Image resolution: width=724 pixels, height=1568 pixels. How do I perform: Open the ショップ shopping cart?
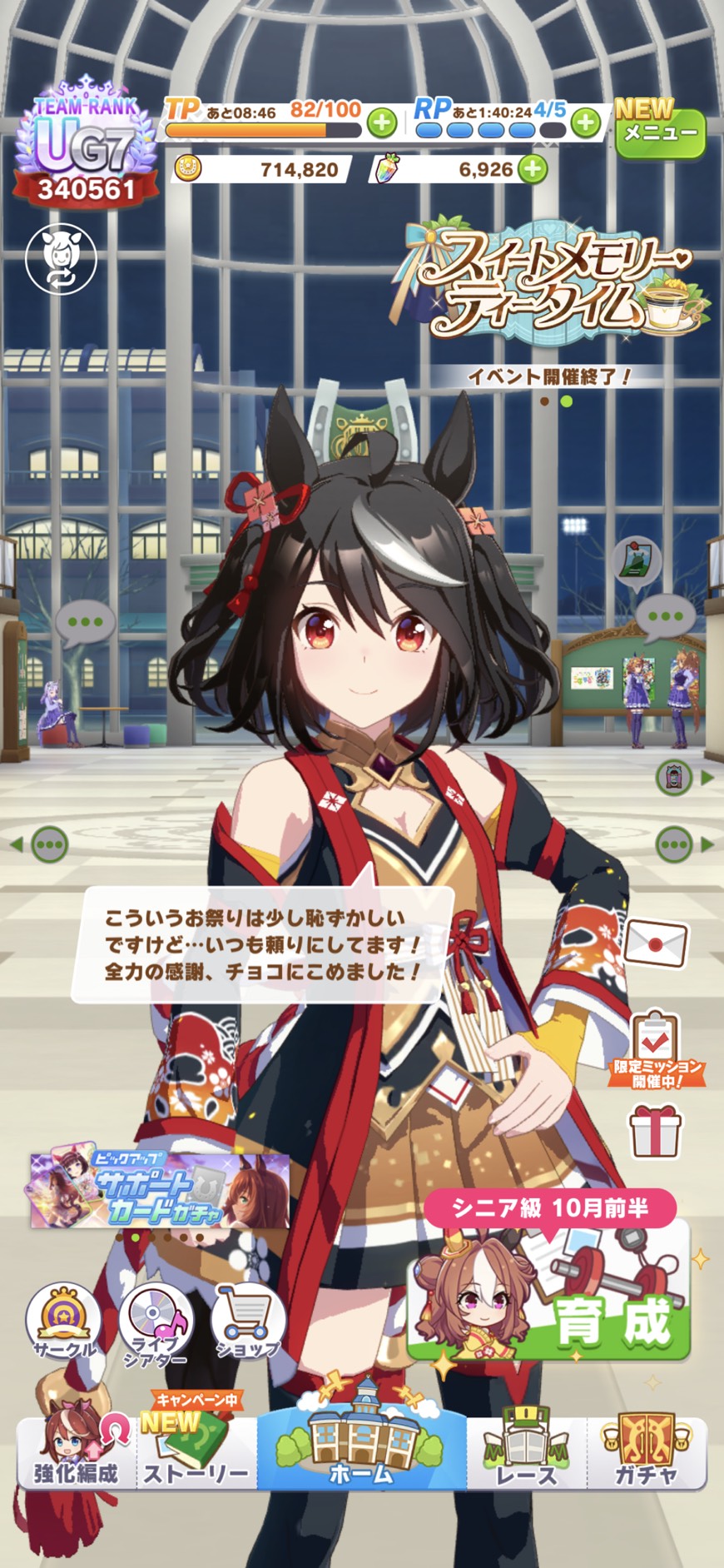[248, 1322]
